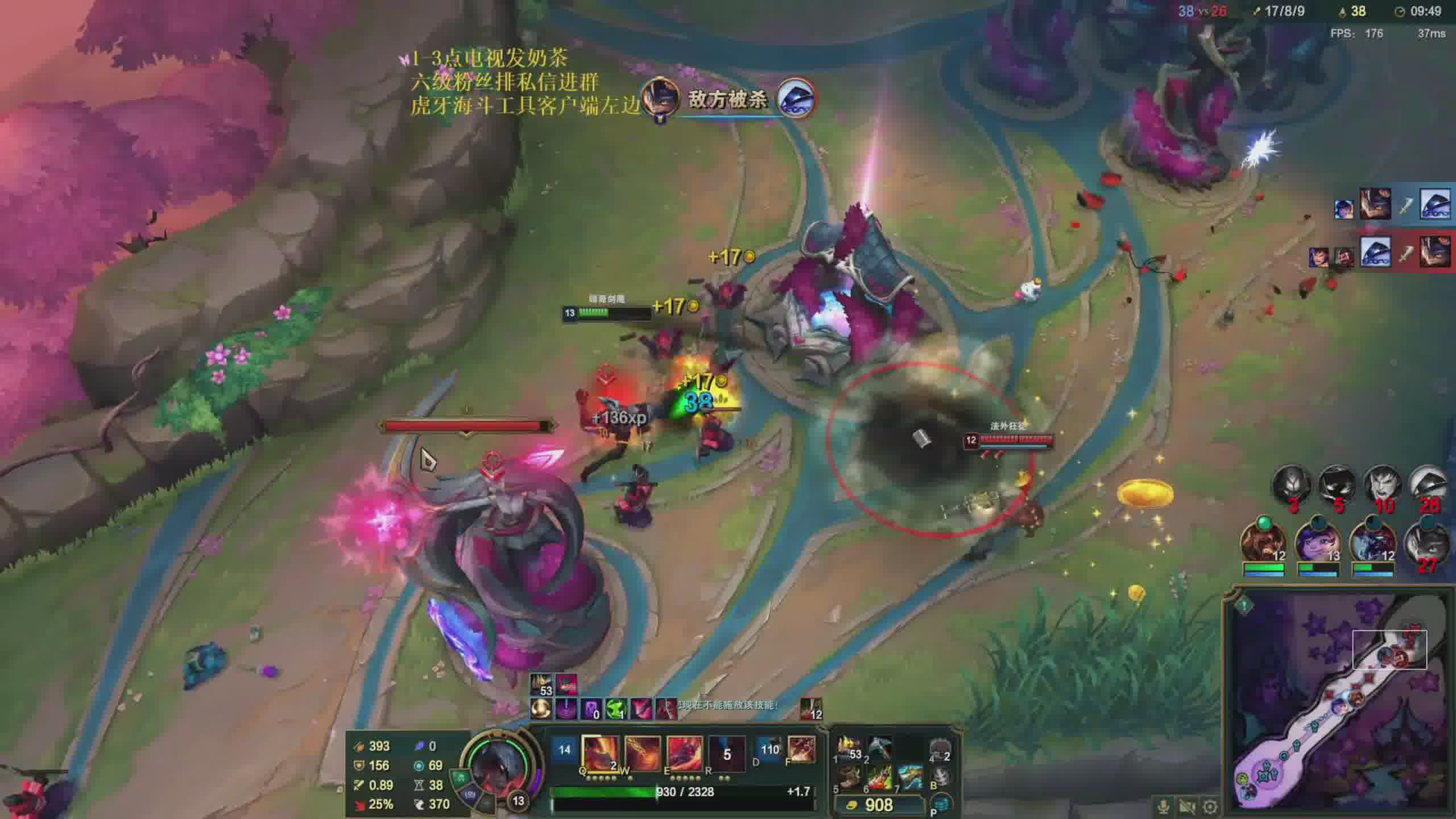Click the minimap ping exclamation button
Screen dimensions: 1456x819
coord(1244,605)
